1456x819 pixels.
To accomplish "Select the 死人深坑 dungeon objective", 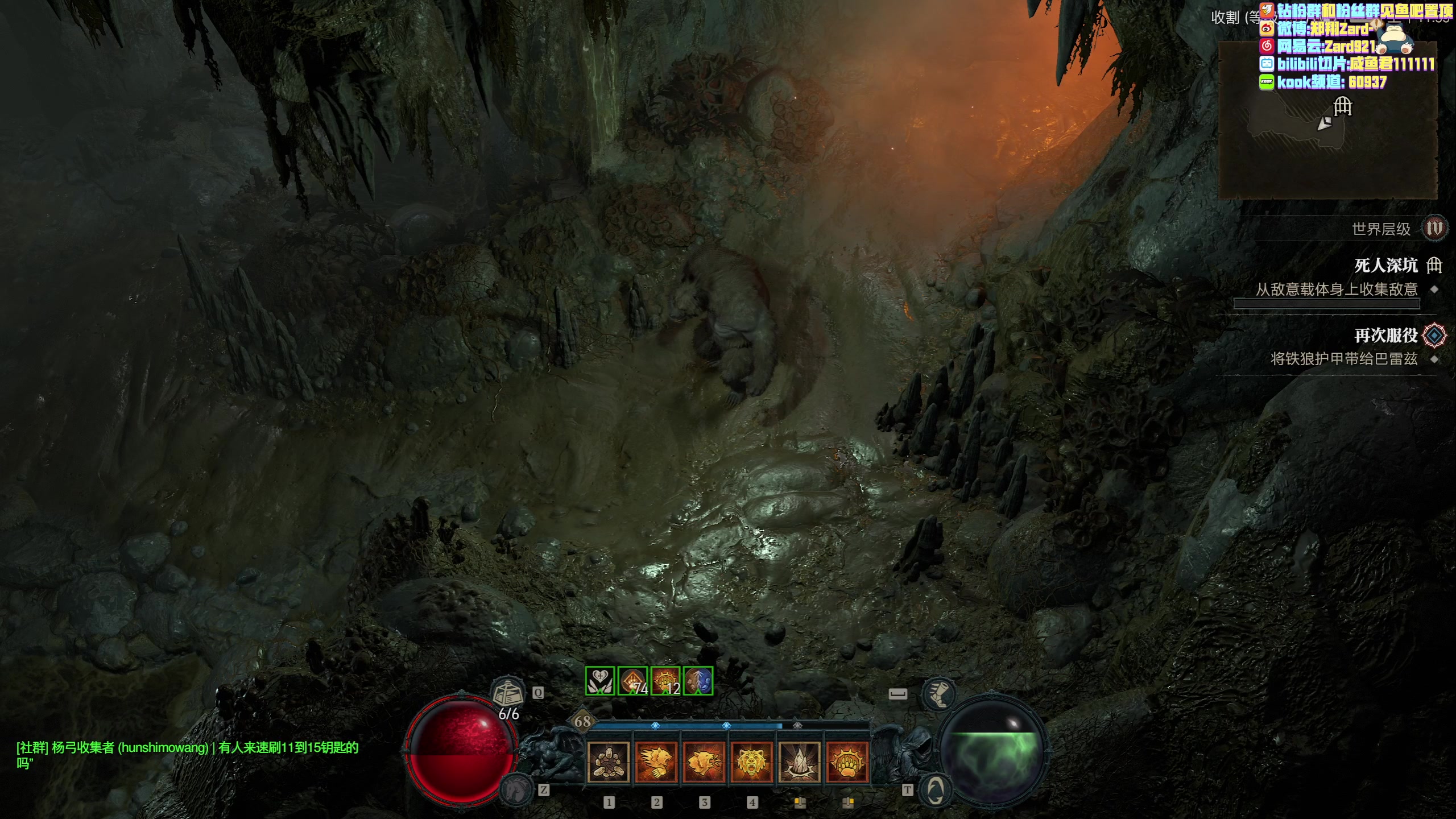I will pos(1385,266).
